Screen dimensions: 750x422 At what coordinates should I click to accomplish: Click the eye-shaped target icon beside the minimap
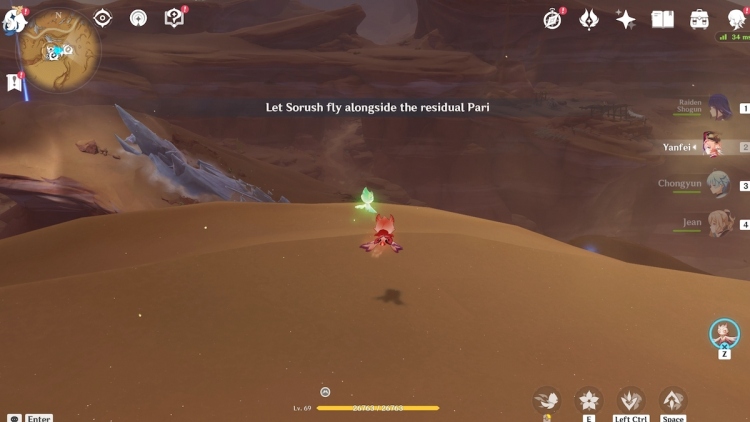[102, 18]
